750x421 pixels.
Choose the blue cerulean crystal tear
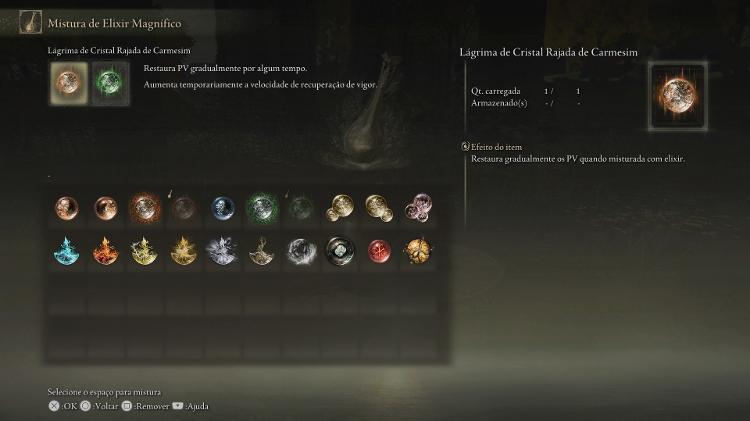223,208
